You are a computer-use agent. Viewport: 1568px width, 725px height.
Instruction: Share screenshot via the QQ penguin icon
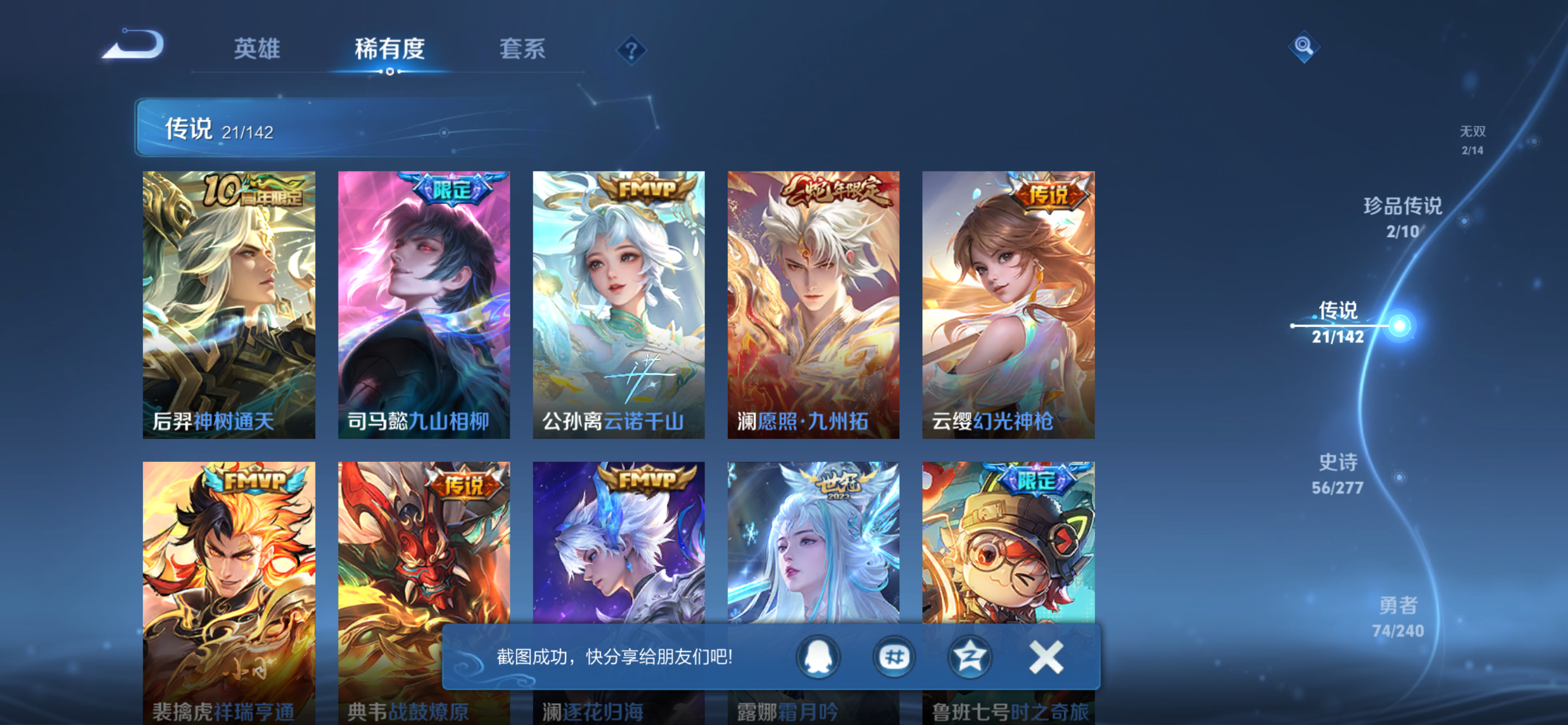pos(818,657)
